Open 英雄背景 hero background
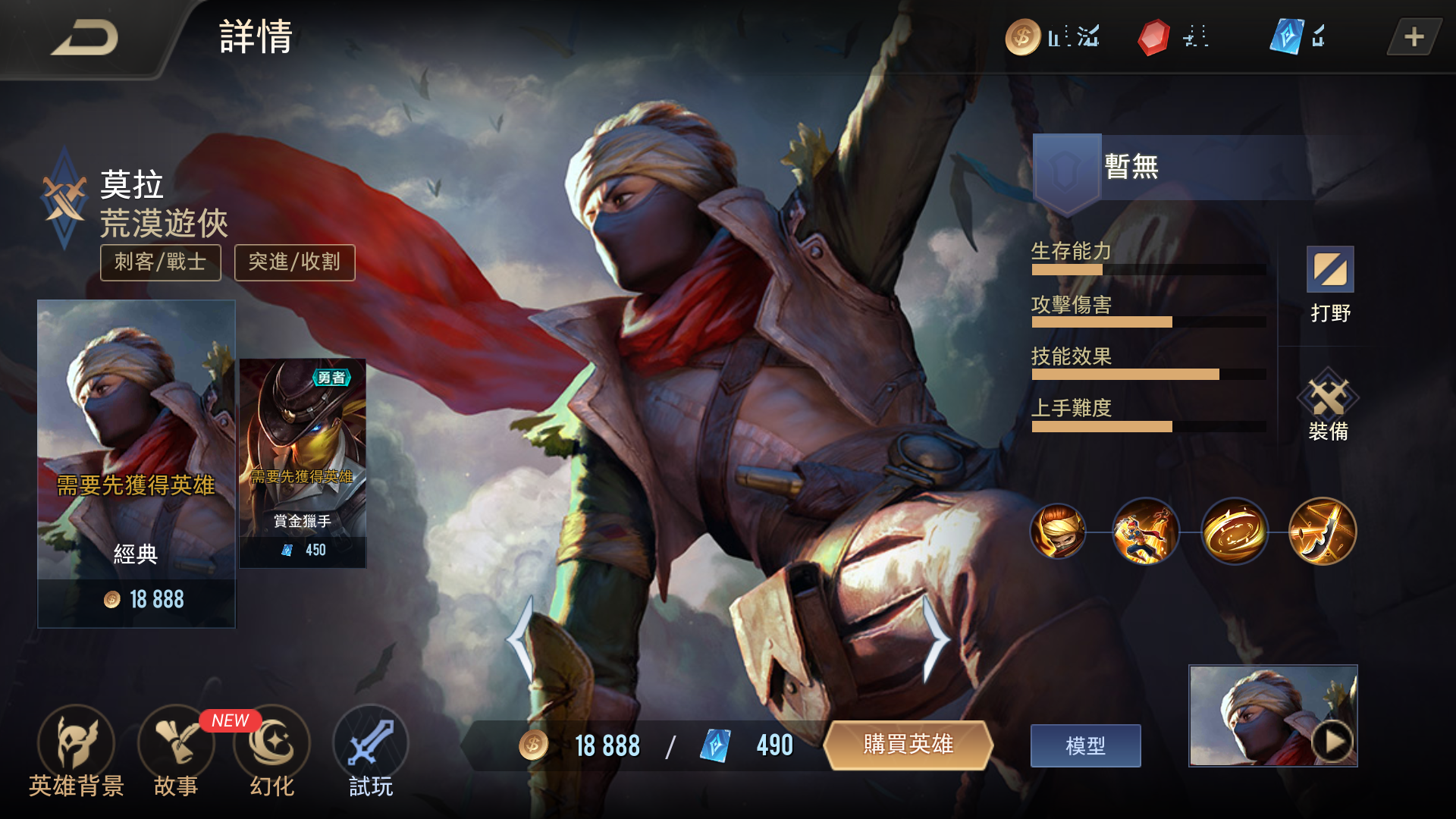Image resolution: width=1456 pixels, height=819 pixels. coord(76,751)
